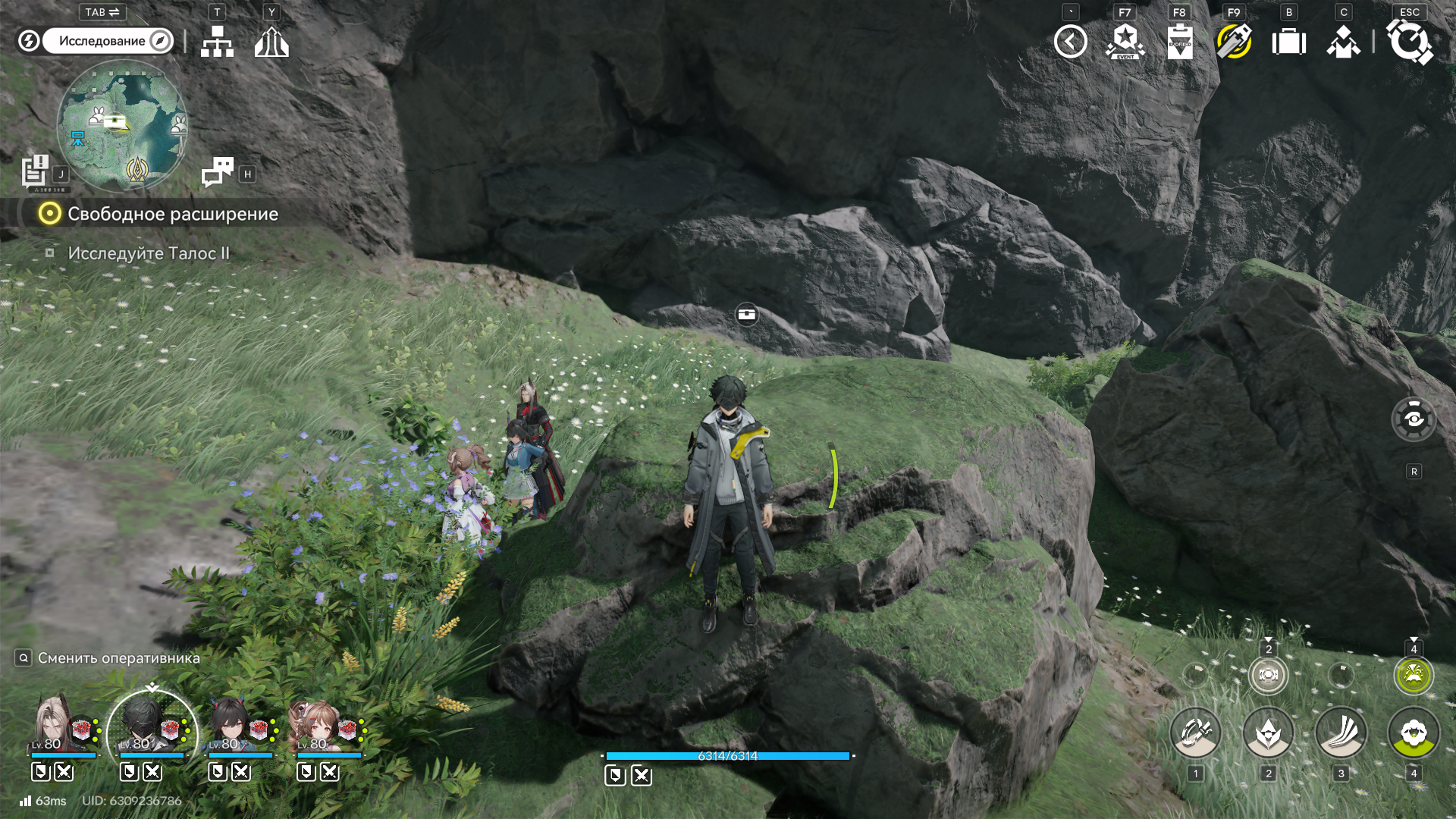Open the Endfield clipboard icon
Viewport: 1456px width, 819px height.
[x=1180, y=42]
